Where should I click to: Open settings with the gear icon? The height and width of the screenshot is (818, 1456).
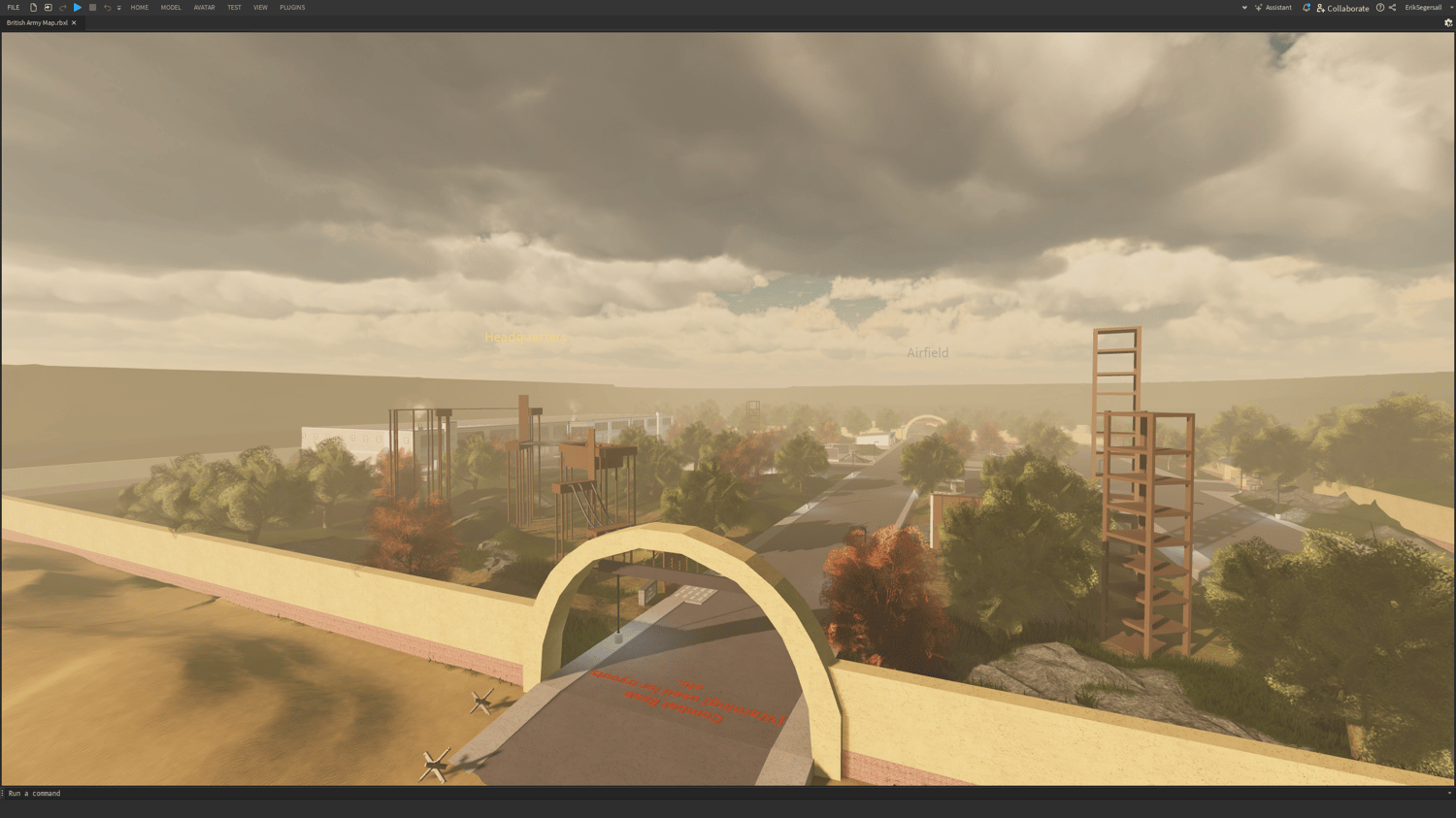(x=1447, y=22)
